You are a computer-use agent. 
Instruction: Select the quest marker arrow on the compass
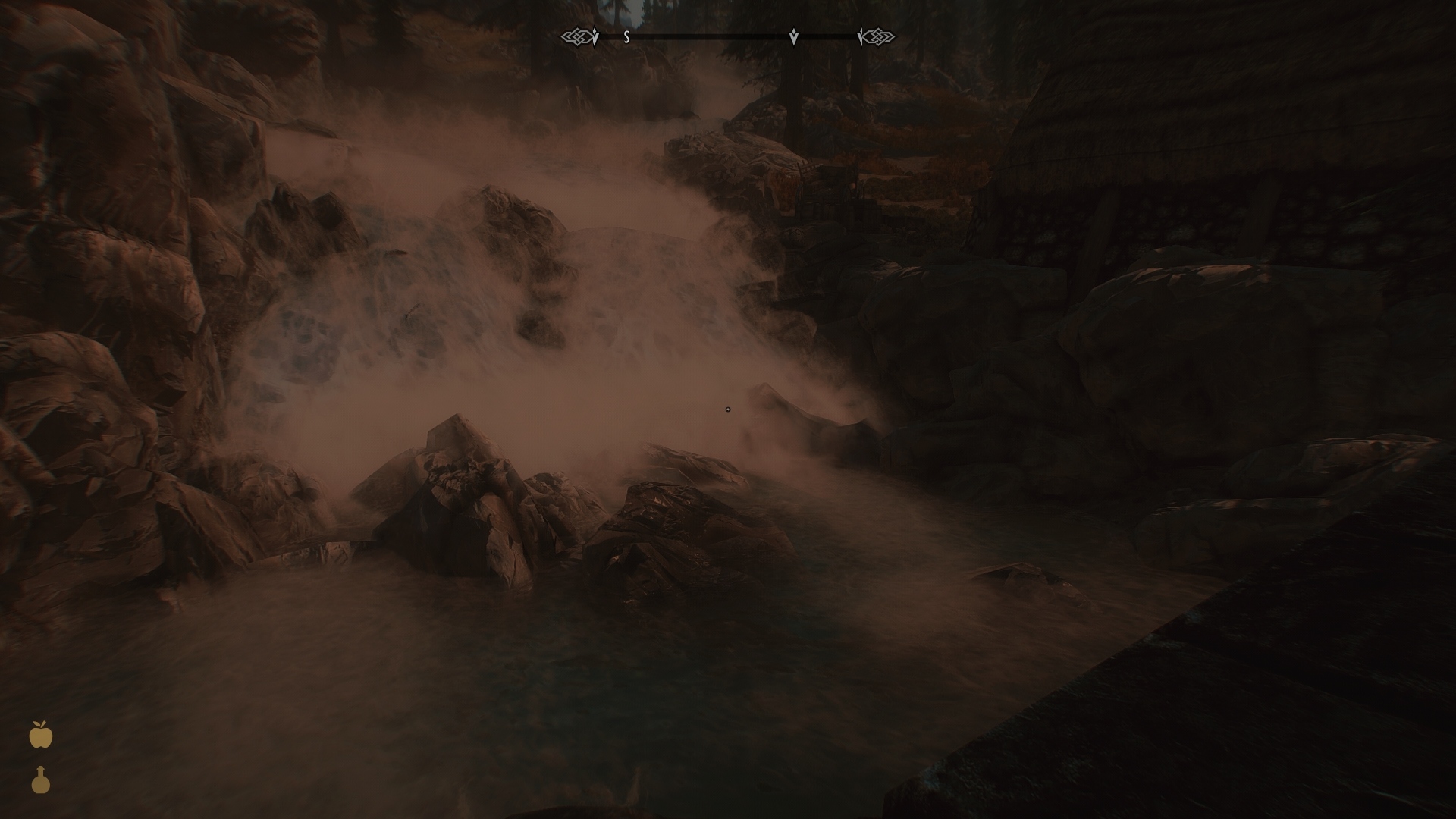pyautogui.click(x=793, y=35)
